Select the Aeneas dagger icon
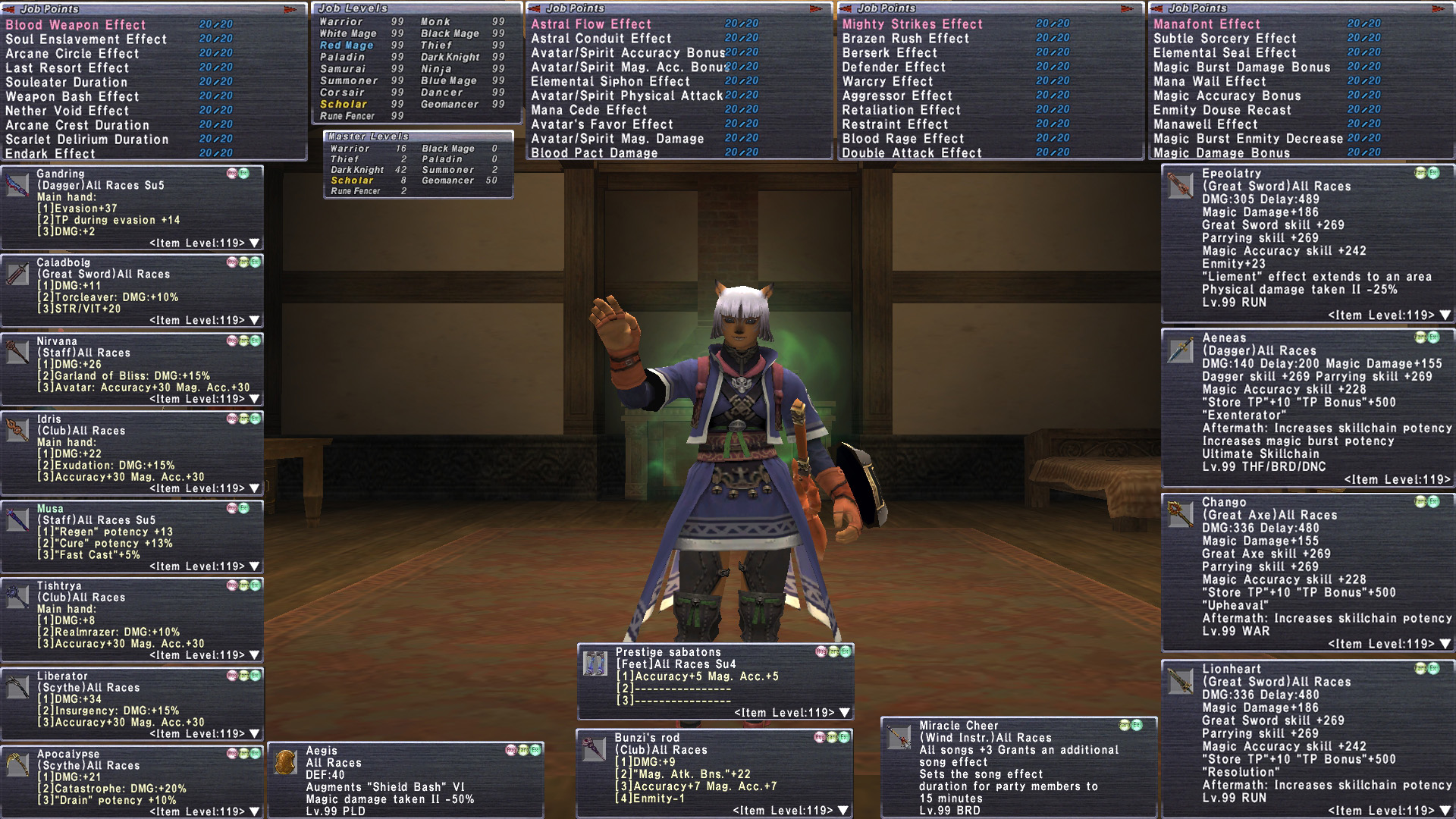 point(1180,350)
